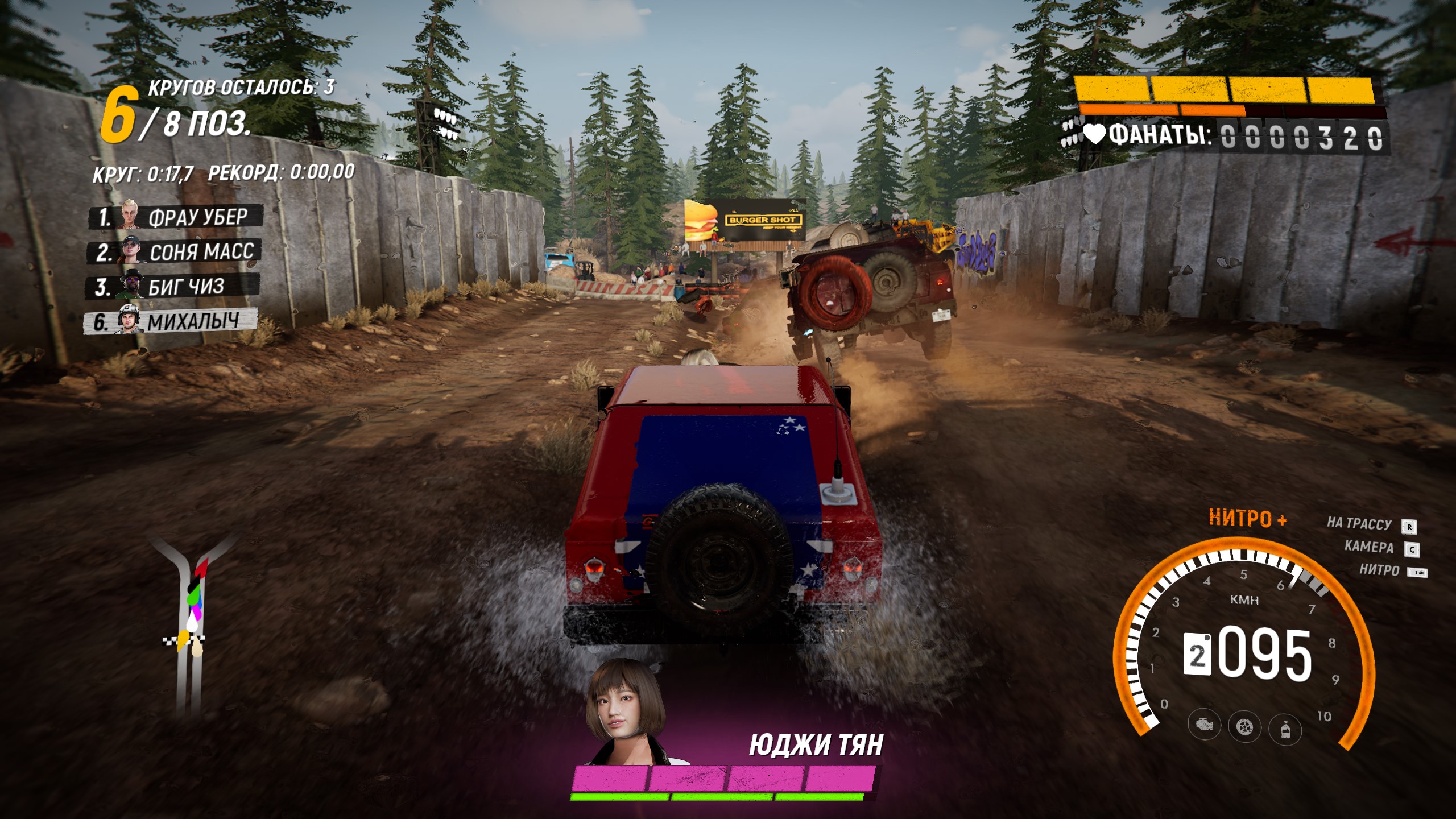Select the wheel status icon
The height and width of the screenshot is (819, 1456).
click(x=1244, y=726)
